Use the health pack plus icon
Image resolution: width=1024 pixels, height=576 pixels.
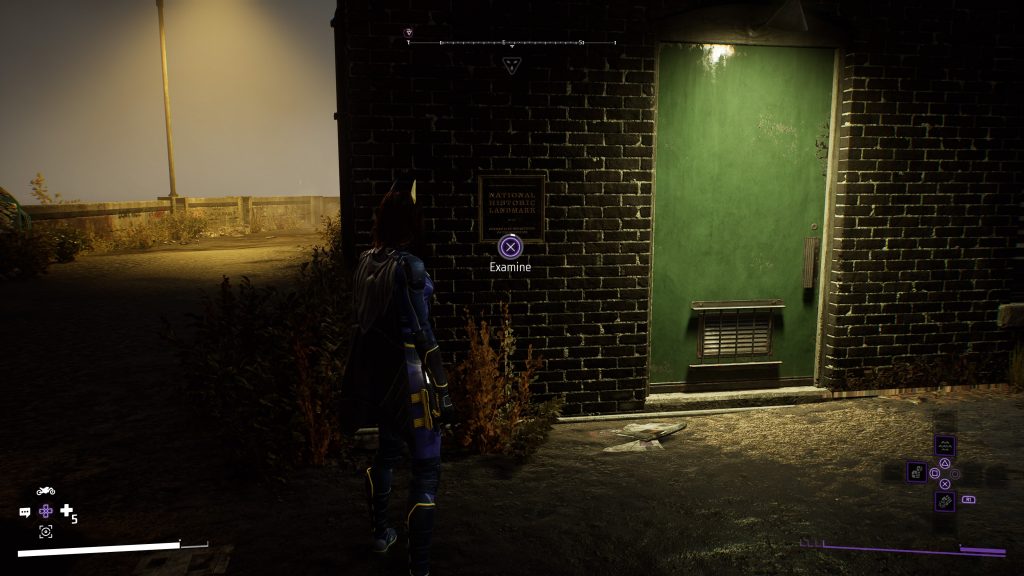coord(67,511)
